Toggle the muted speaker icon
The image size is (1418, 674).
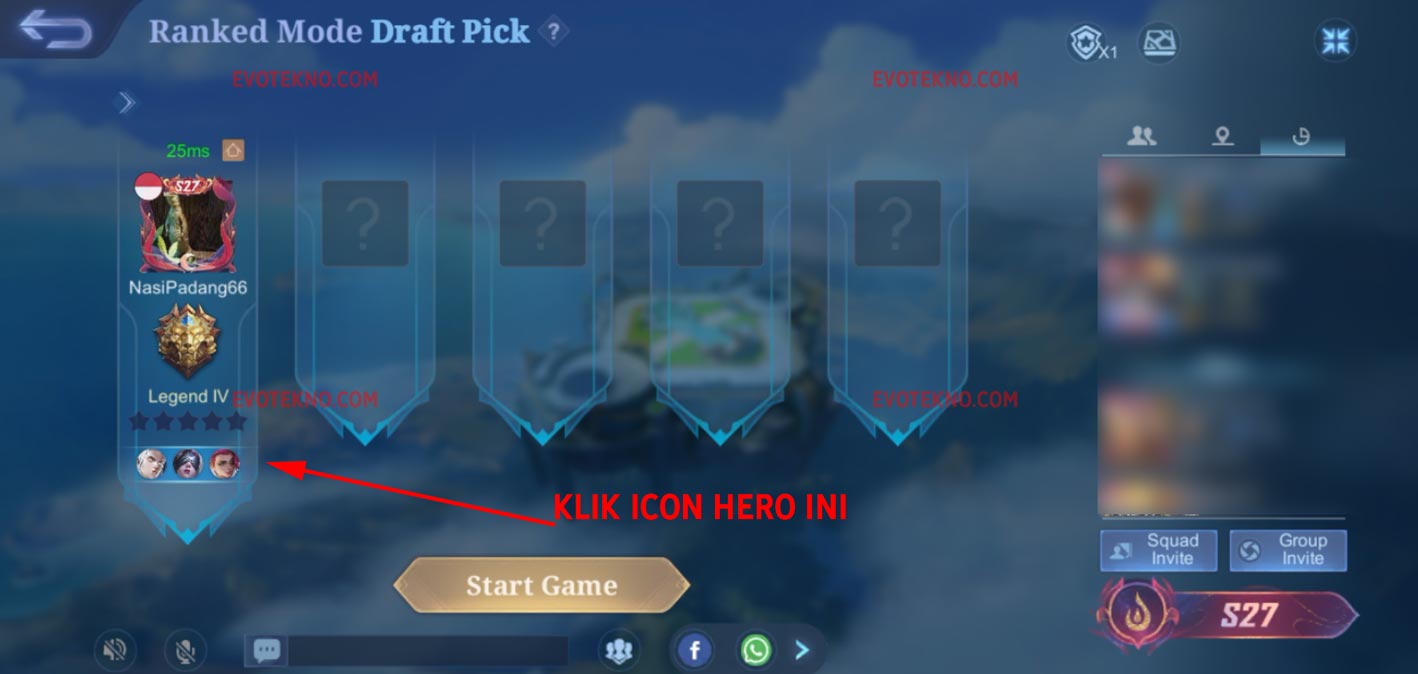[x=115, y=651]
